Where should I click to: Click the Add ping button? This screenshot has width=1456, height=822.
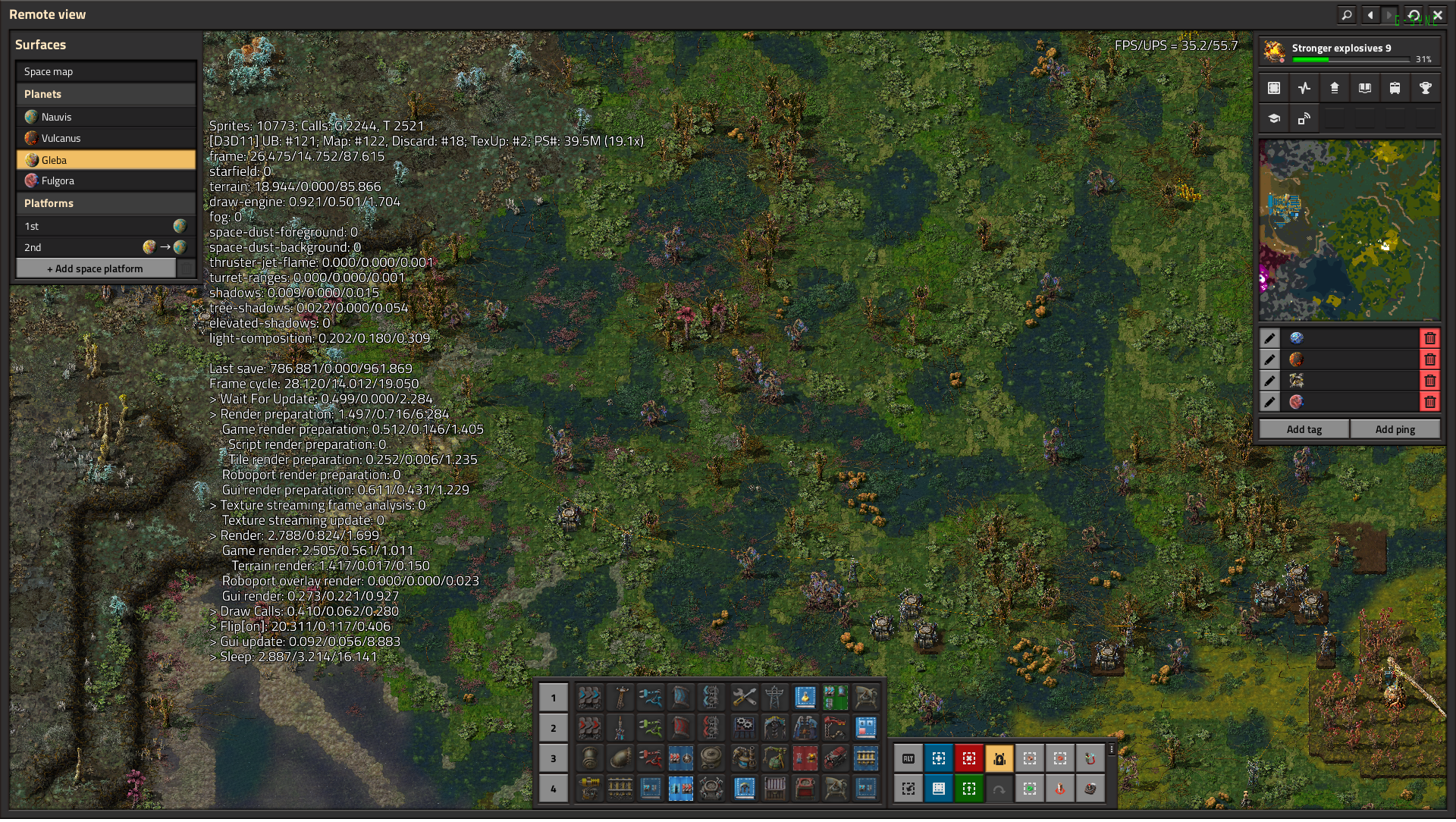(1395, 430)
